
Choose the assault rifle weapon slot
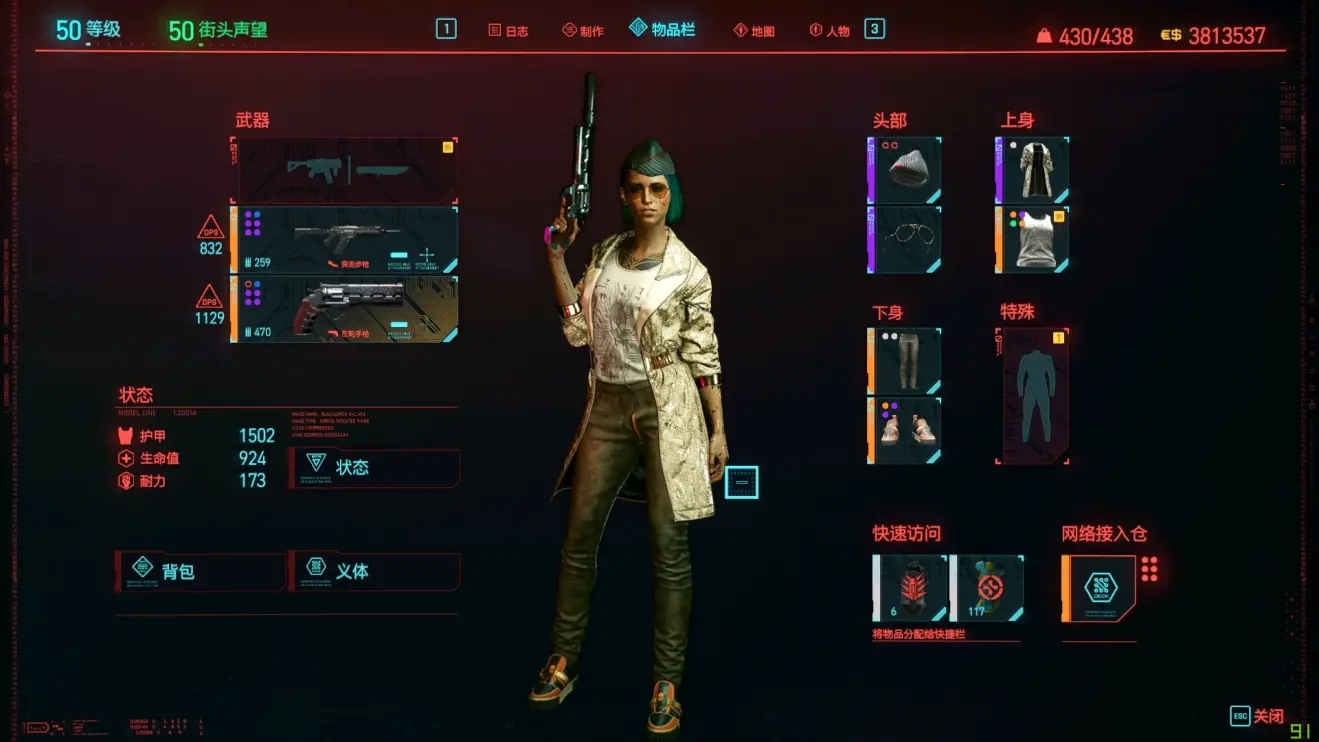click(x=345, y=240)
